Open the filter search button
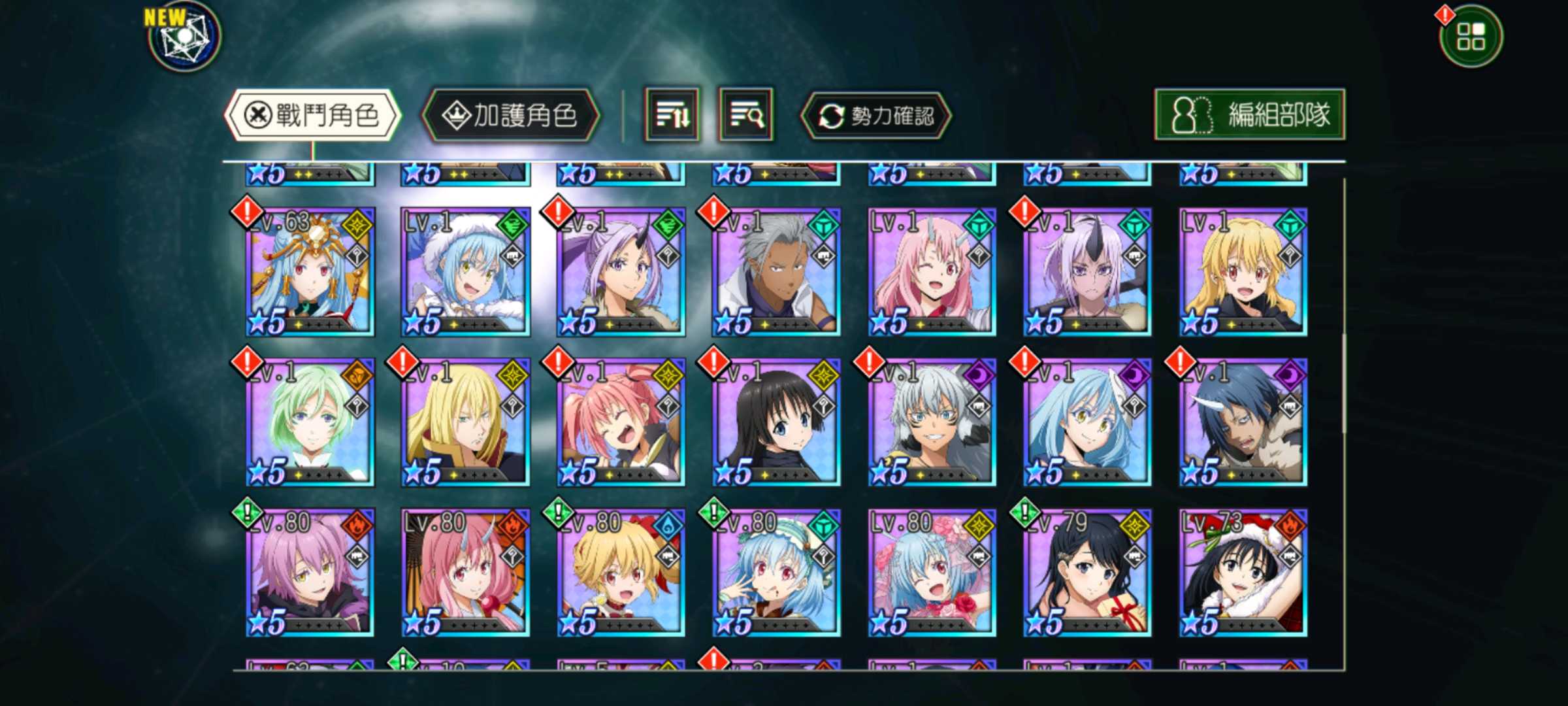The width and height of the screenshot is (1568, 706). 745,116
